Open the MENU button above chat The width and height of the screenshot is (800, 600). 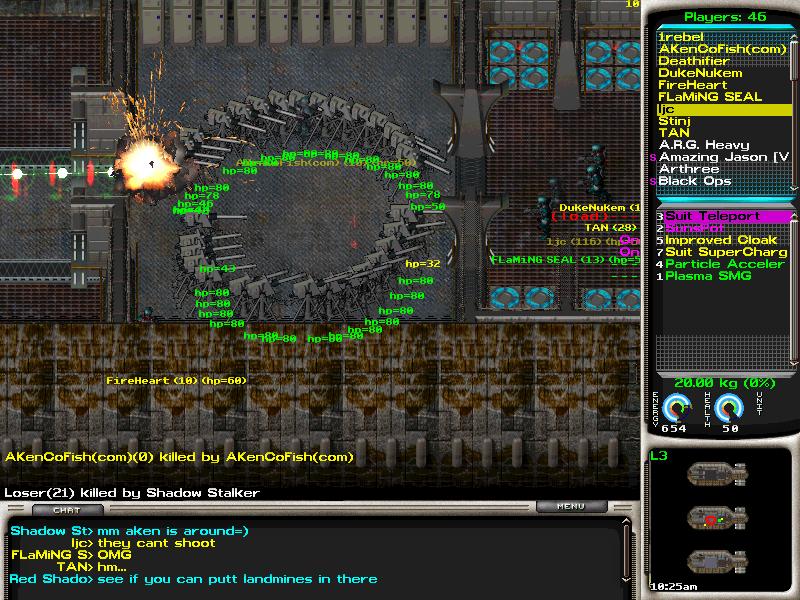[x=571, y=506]
